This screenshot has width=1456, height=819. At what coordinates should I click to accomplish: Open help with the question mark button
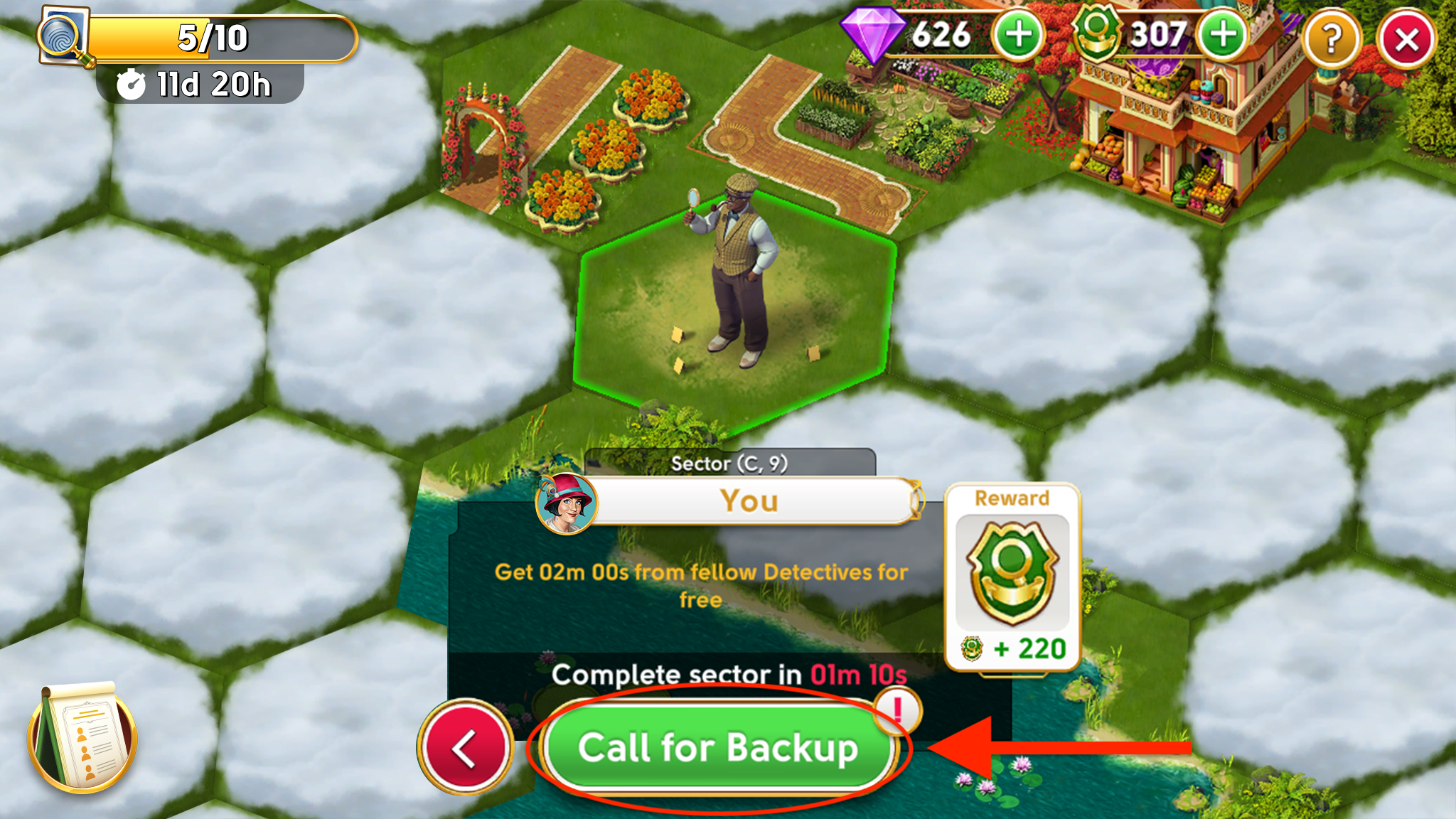1331,40
